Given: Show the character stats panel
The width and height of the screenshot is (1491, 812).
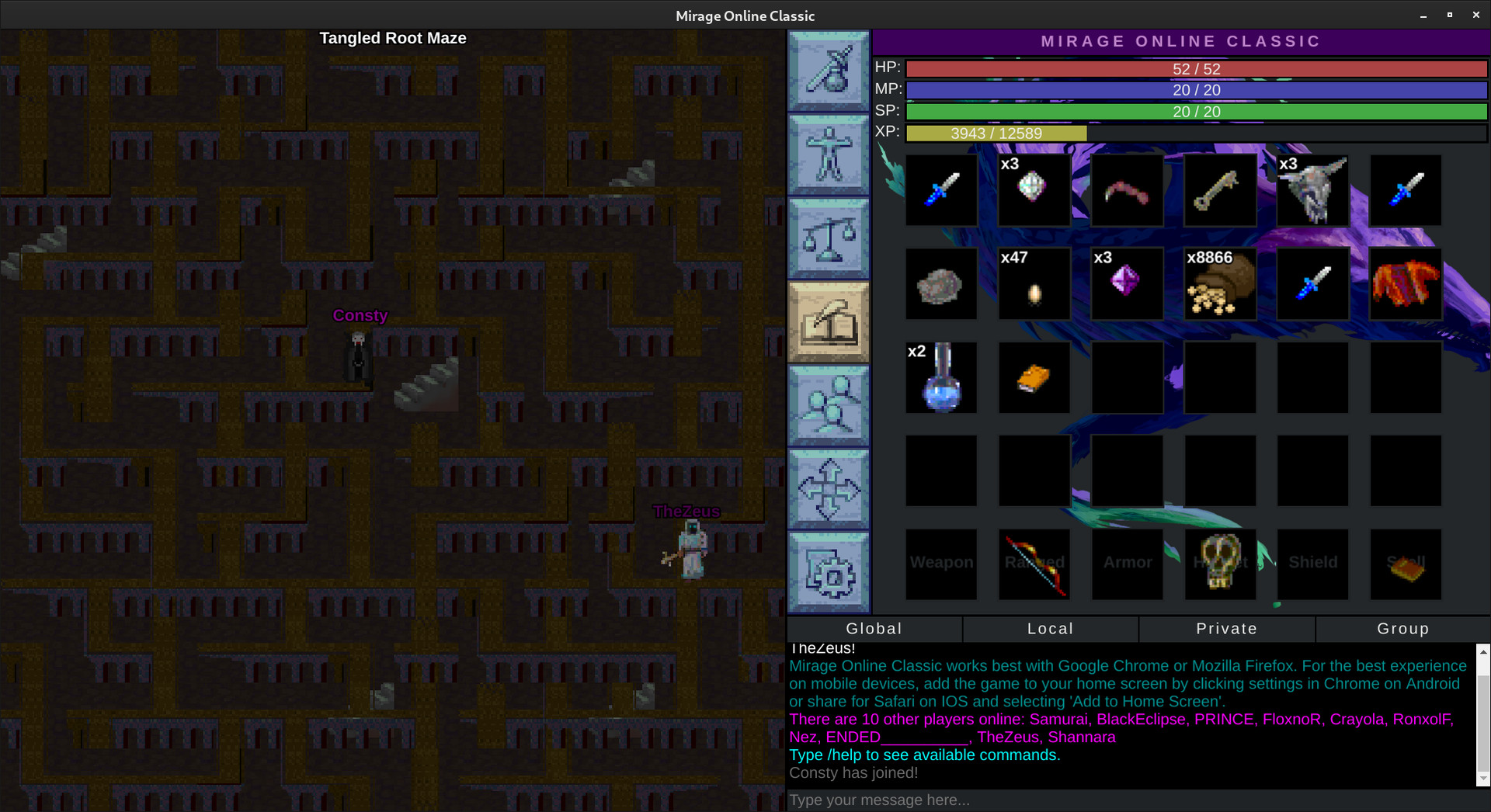Looking at the screenshot, I should pos(829,154).
